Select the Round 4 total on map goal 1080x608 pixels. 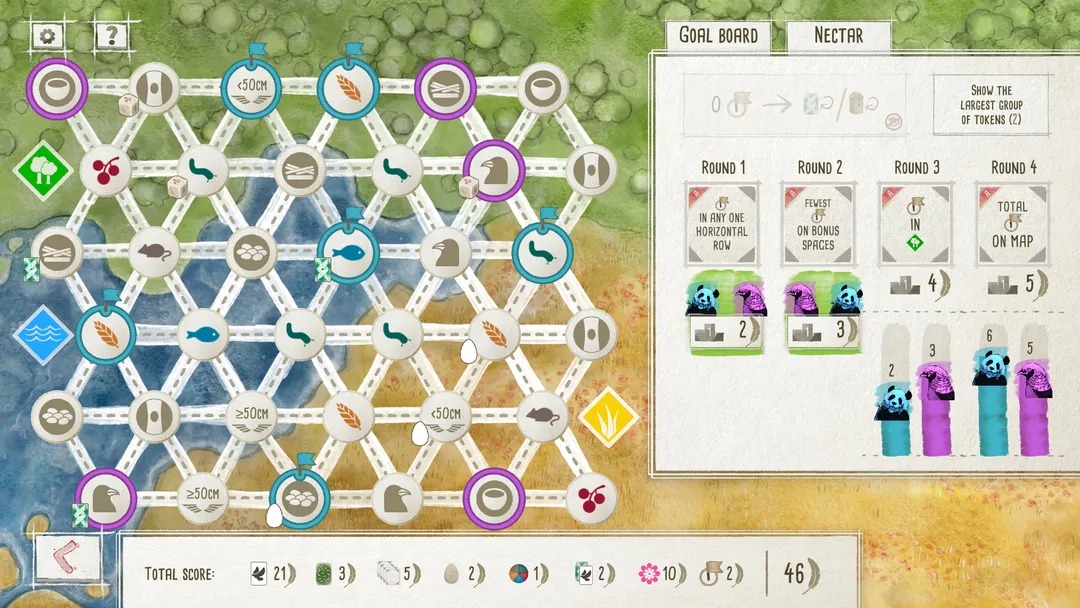coord(1013,223)
